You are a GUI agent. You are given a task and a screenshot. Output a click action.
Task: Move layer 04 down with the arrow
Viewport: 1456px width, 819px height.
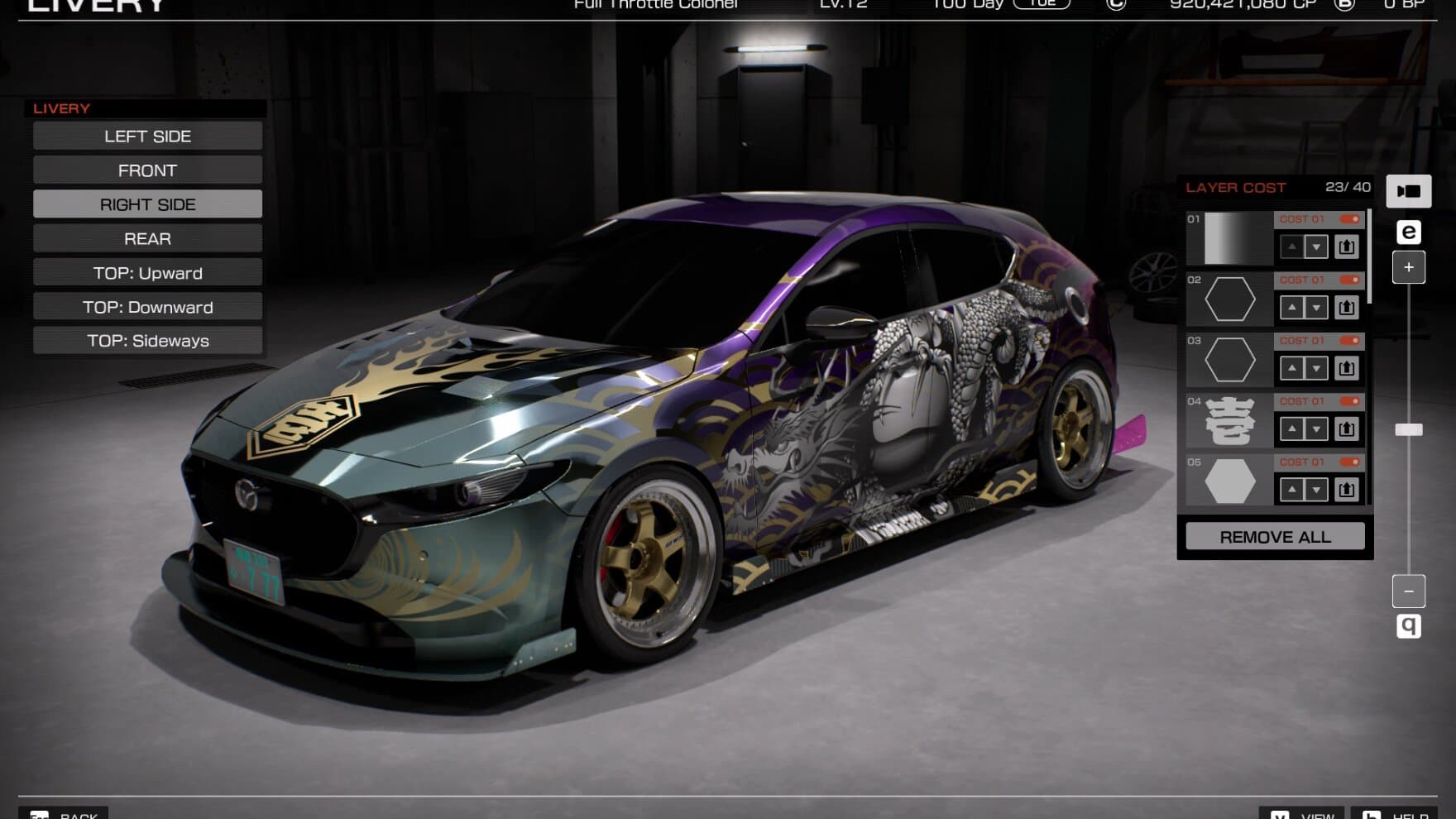point(1315,429)
